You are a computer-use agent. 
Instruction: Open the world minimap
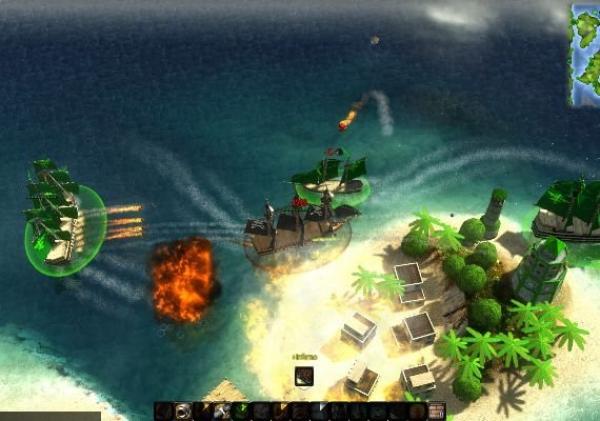coord(585,54)
